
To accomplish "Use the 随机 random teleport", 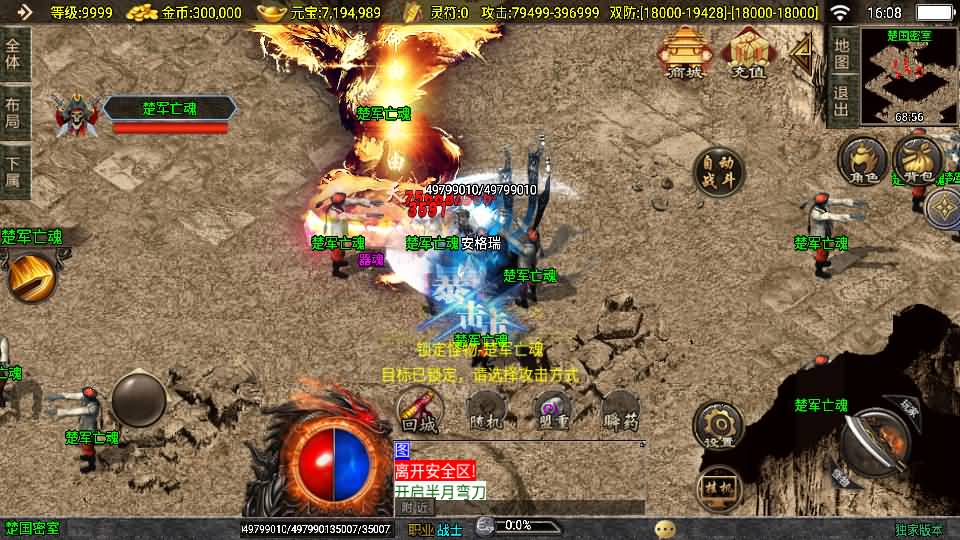I will (486, 410).
